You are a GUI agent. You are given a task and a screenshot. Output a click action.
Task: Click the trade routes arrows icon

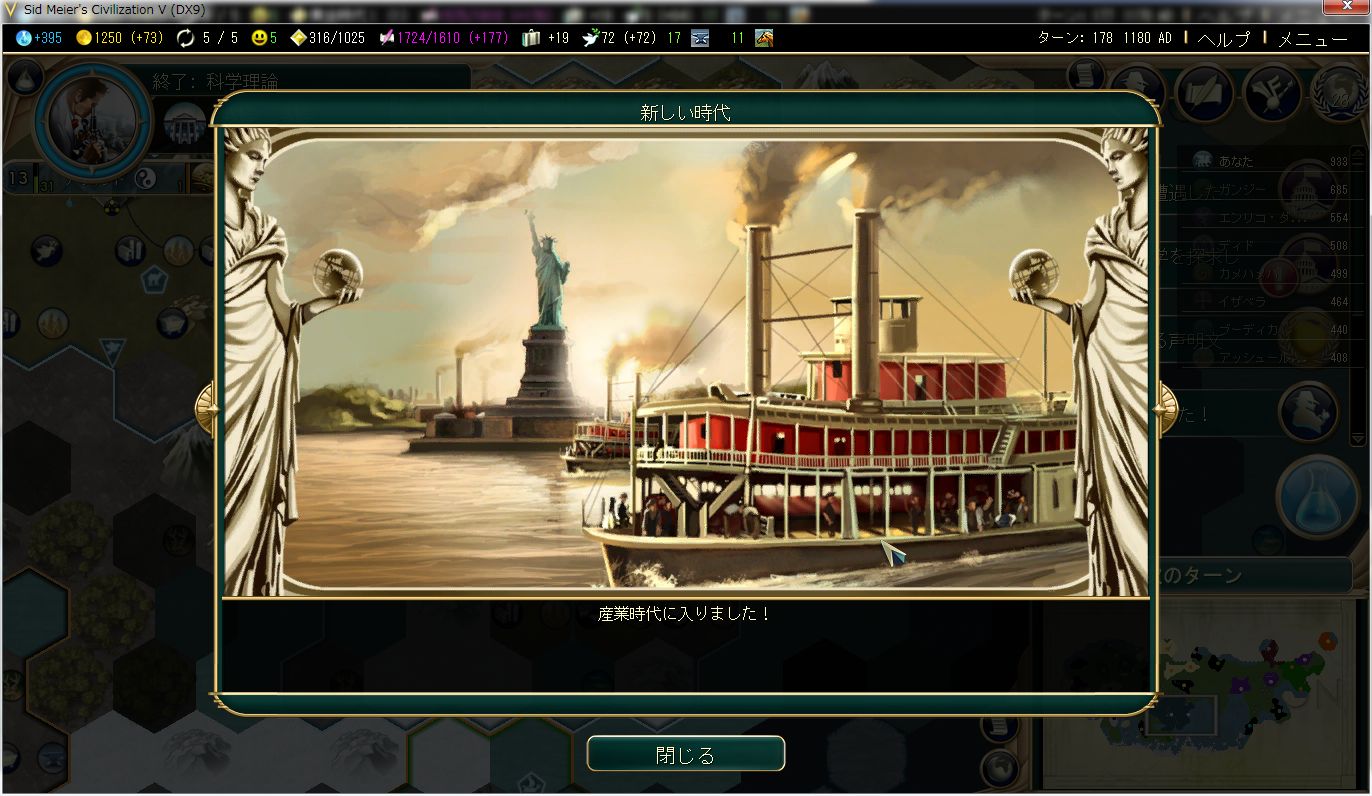(x=185, y=38)
